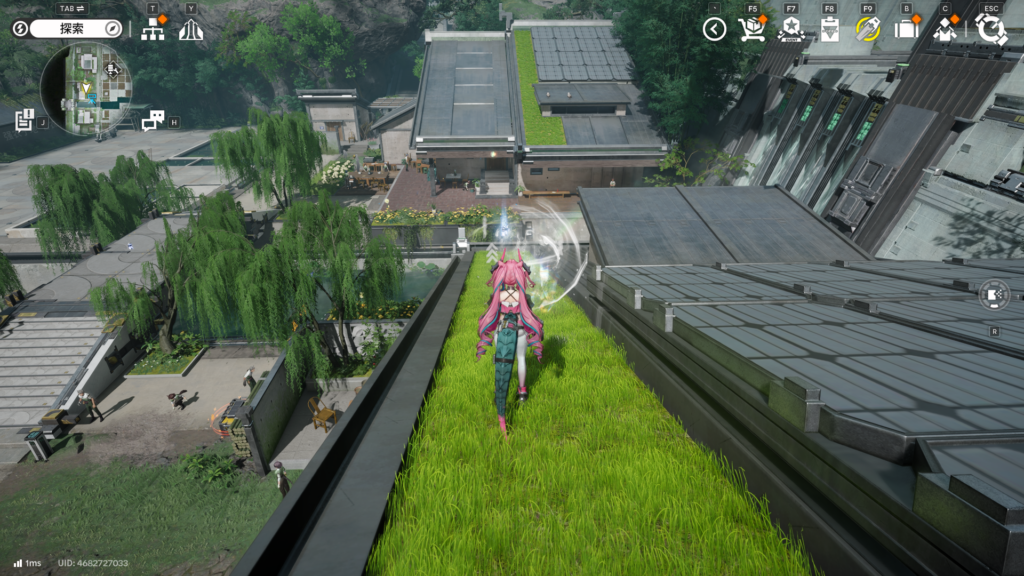Collapse the top menu with the arrow button
Viewport: 1024px width, 576px height.
714,29
